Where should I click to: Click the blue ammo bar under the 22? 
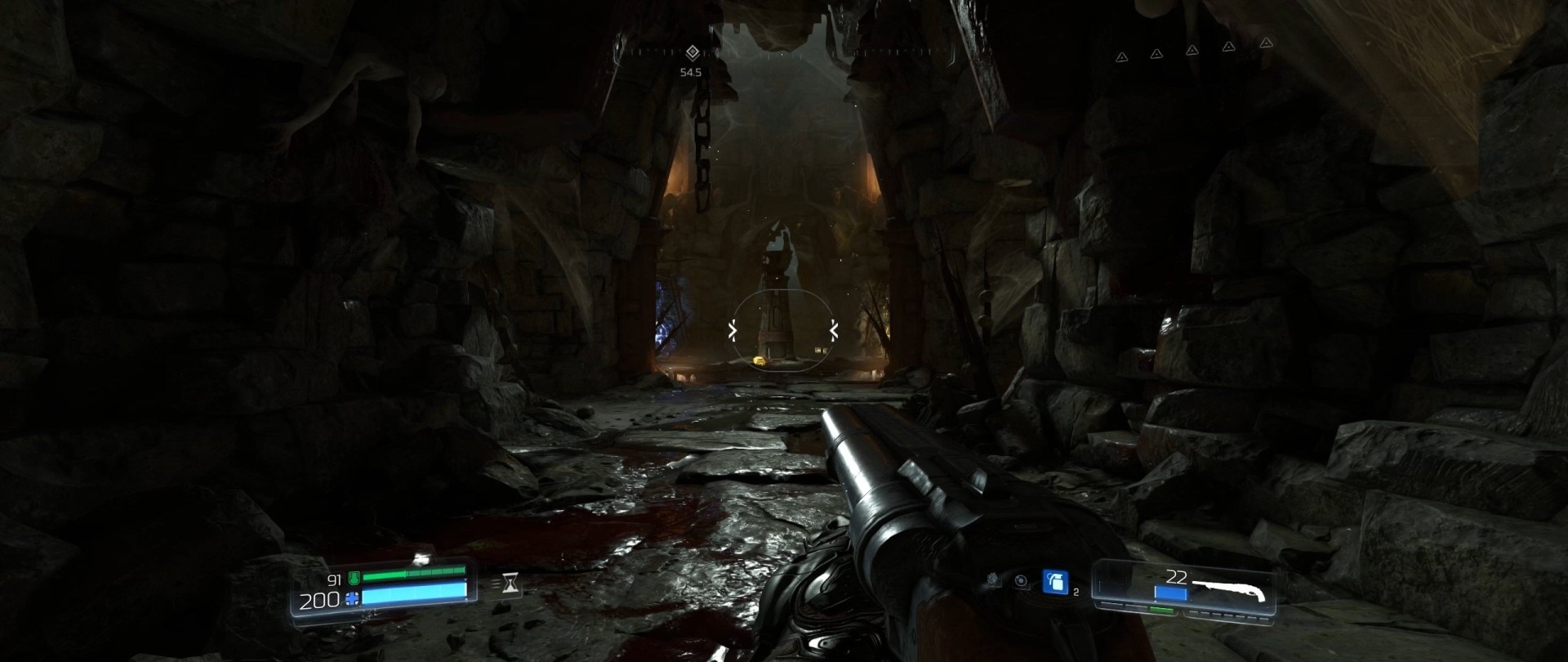point(1171,593)
